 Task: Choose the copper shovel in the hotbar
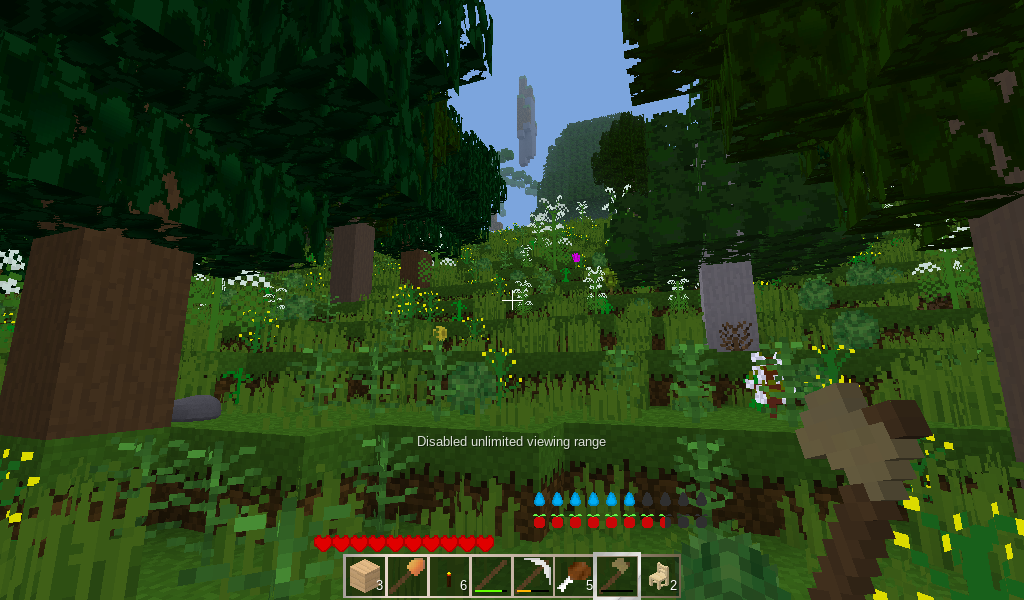pyautogui.click(x=407, y=576)
